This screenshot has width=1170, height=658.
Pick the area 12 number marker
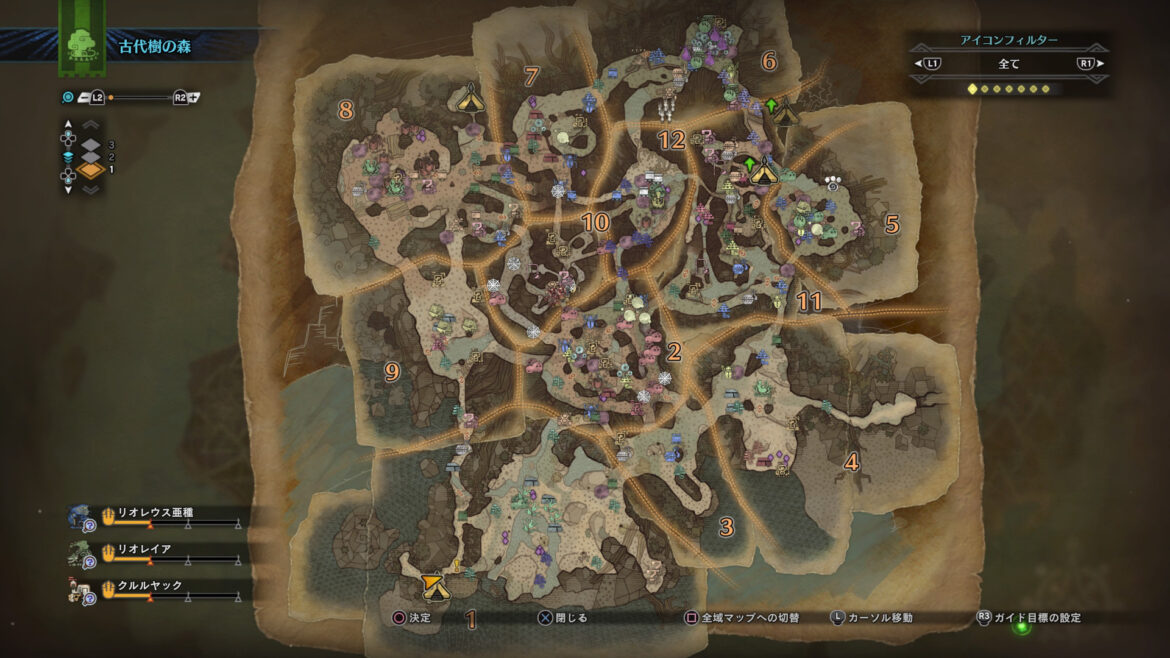(671, 140)
